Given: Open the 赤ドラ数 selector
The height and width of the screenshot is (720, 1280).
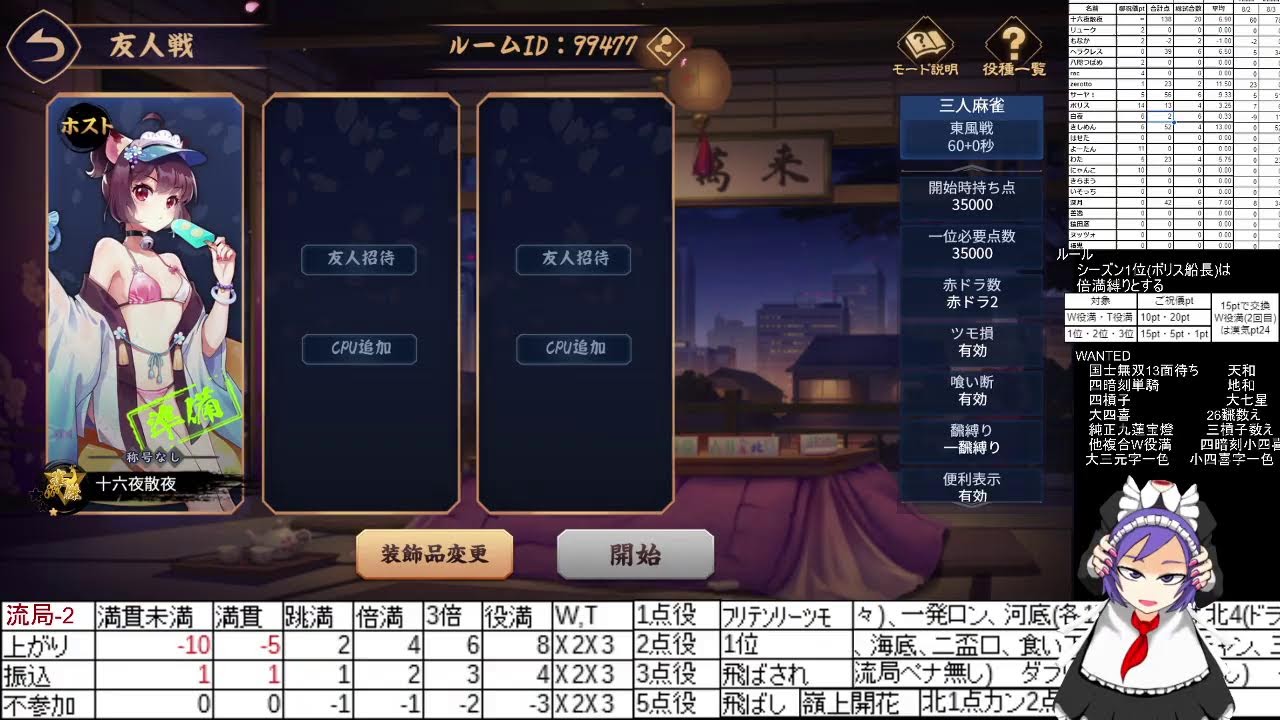Looking at the screenshot, I should pos(972,292).
